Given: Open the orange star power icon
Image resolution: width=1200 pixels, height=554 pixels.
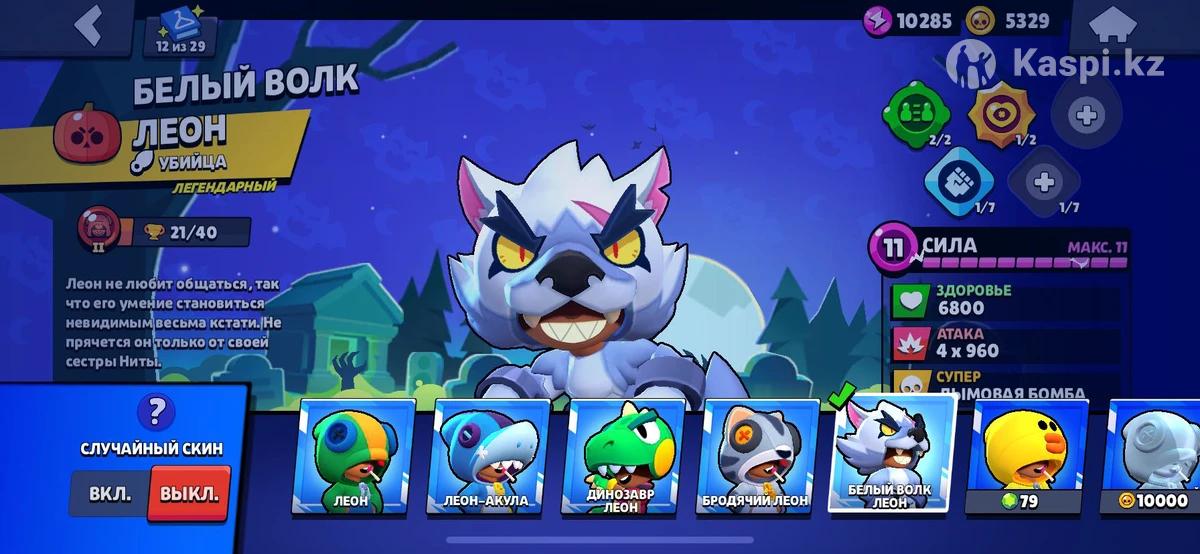Looking at the screenshot, I should point(1003,112).
